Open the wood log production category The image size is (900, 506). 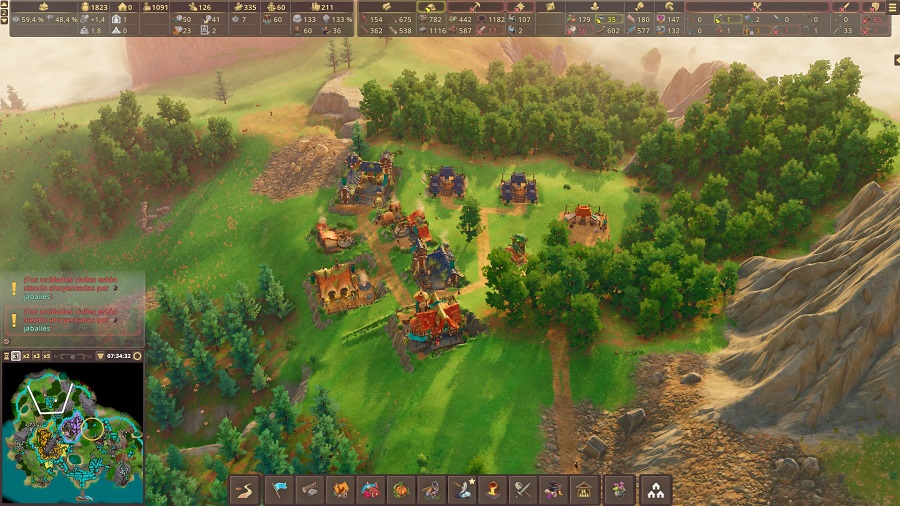click(311, 490)
